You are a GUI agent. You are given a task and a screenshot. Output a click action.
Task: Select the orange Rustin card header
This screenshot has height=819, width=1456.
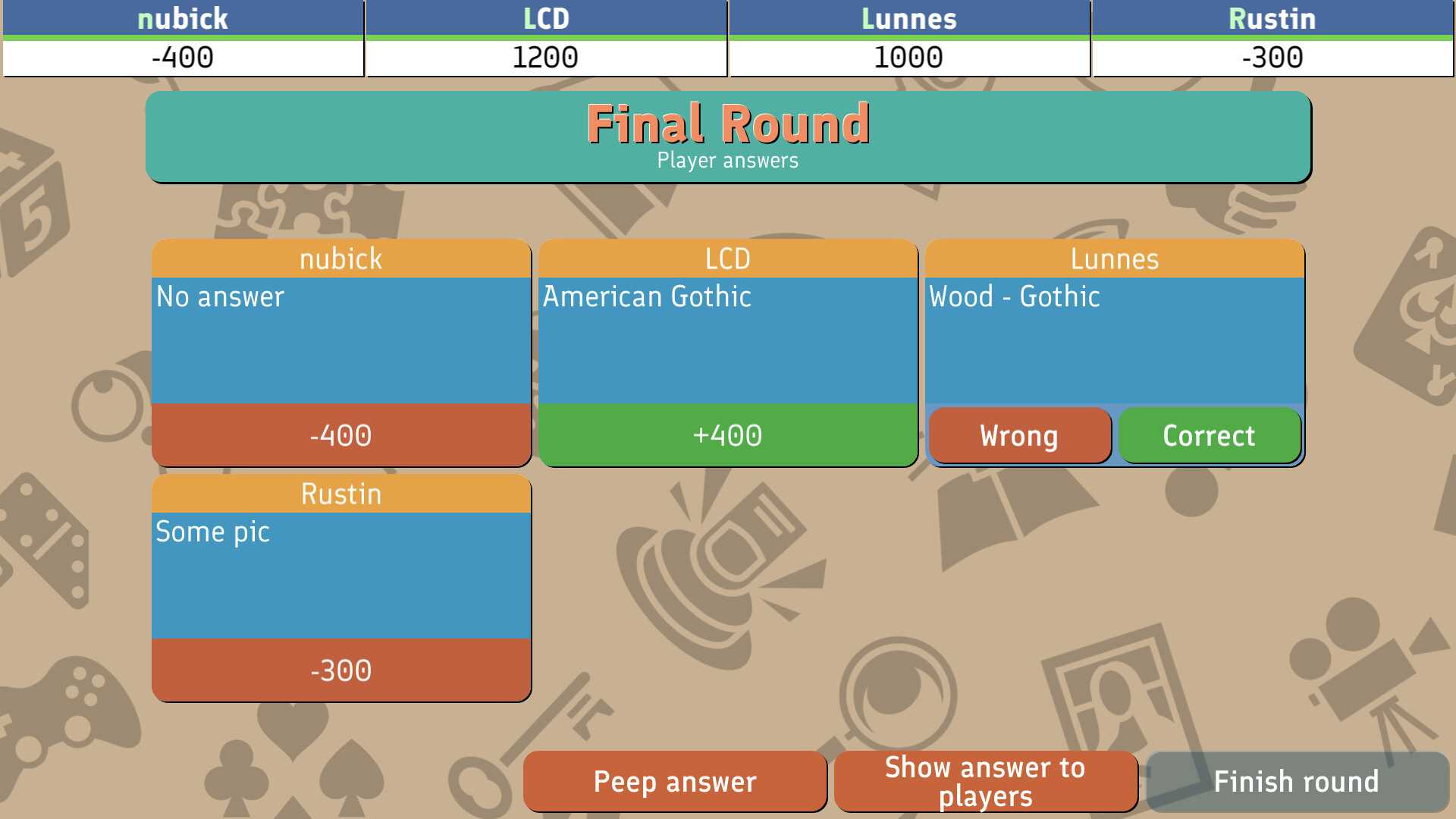pyautogui.click(x=340, y=494)
